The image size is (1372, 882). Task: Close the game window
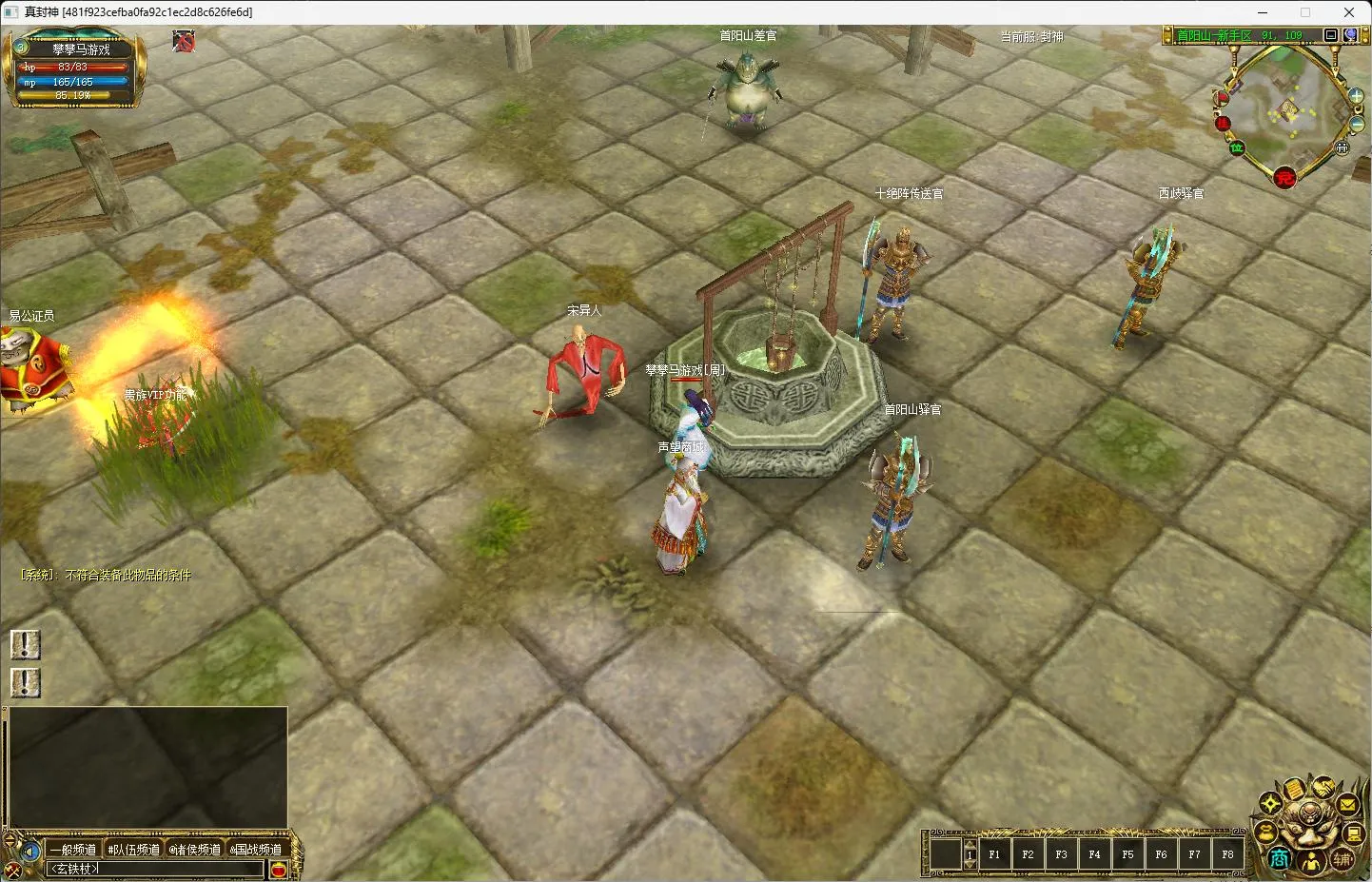1348,12
